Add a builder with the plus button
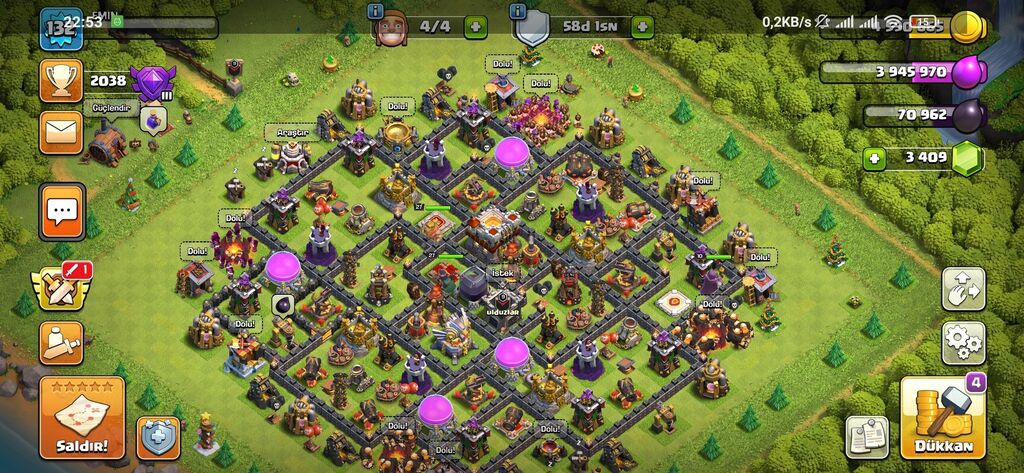Viewport: 1024px width, 473px height. 476,27
